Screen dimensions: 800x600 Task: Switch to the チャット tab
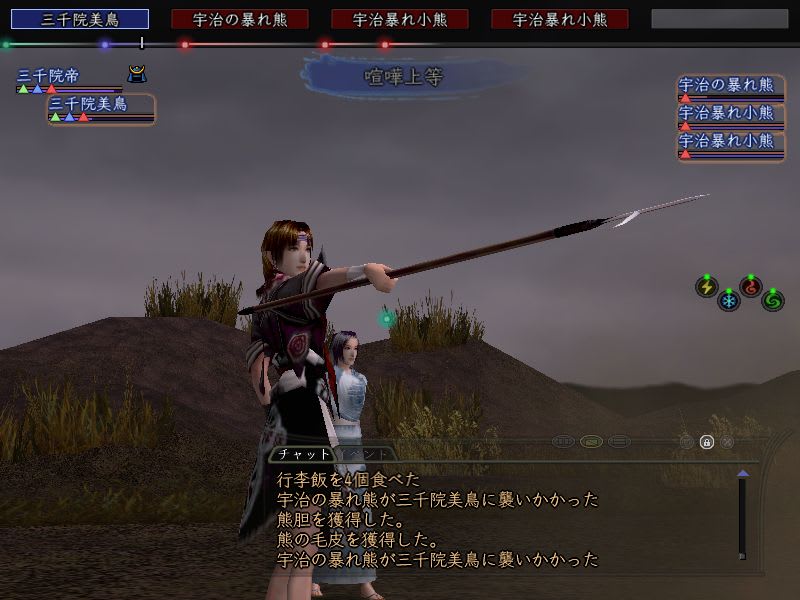[x=303, y=454]
